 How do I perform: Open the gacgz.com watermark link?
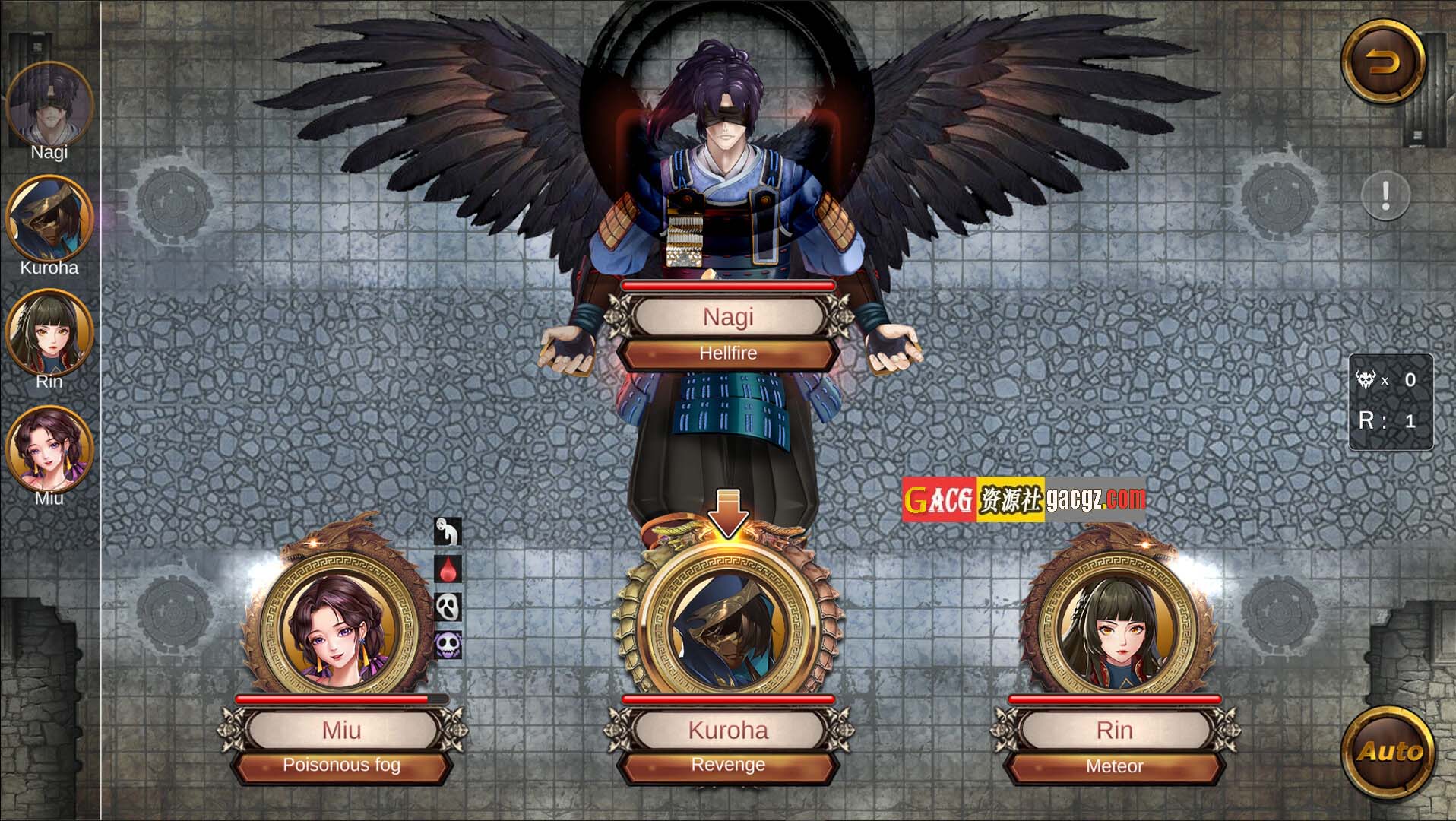[1023, 499]
